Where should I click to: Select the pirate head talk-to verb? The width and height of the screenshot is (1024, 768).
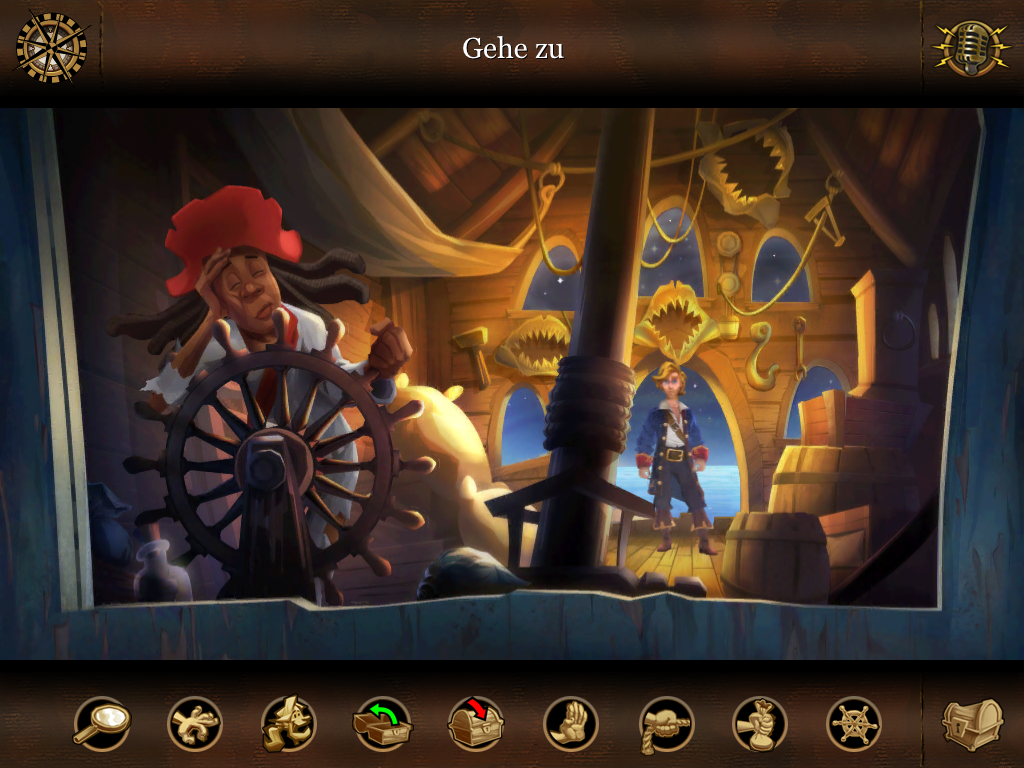289,723
